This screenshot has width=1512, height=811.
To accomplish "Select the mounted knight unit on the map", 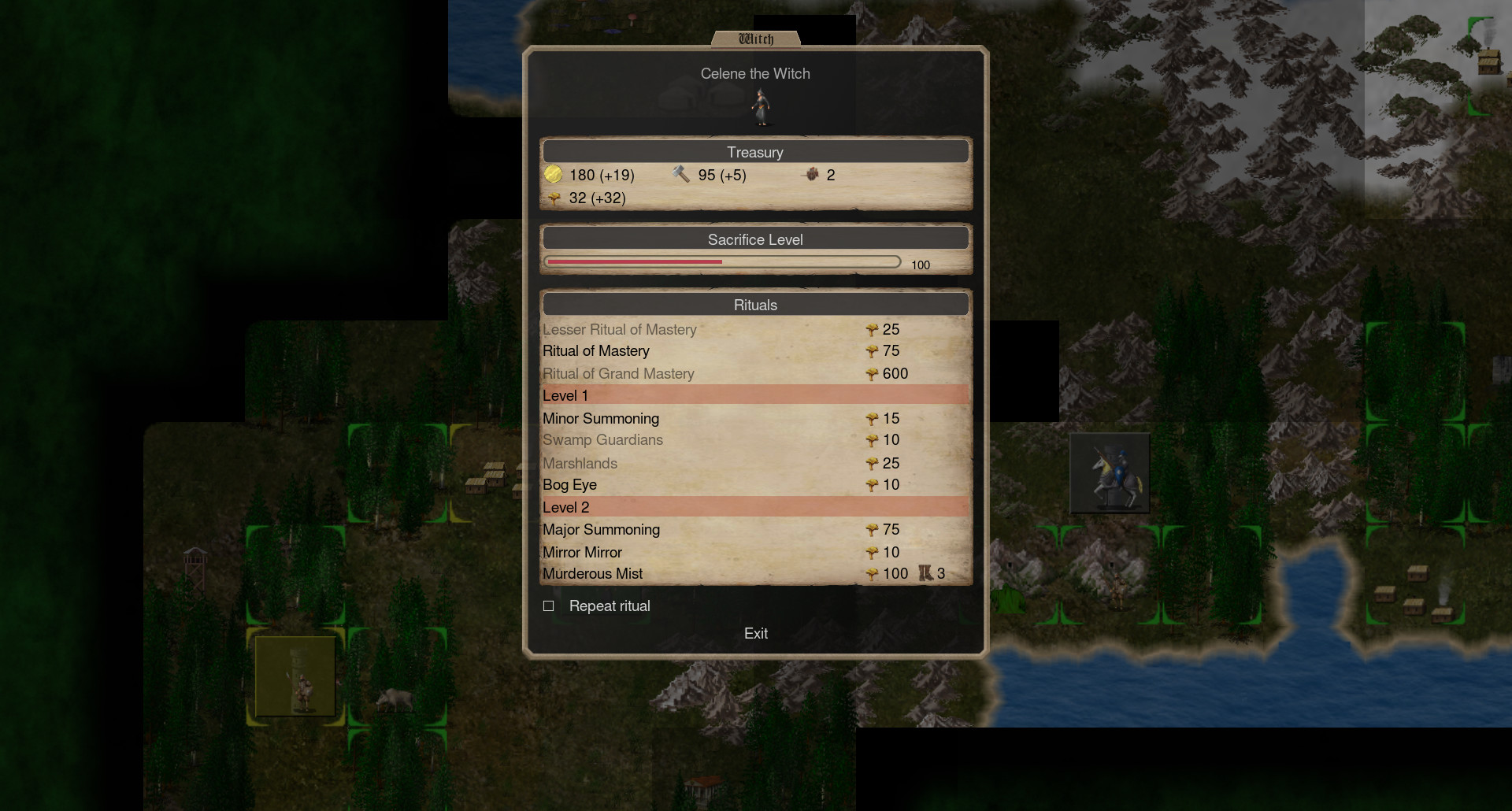I will [1110, 472].
